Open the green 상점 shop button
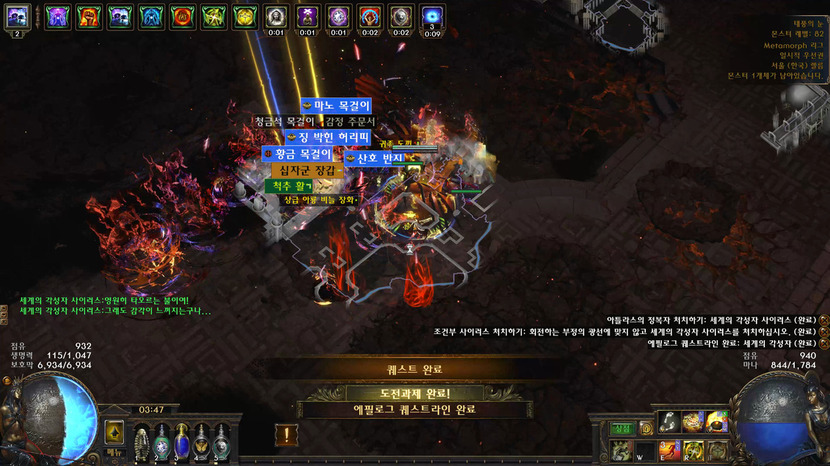Image resolution: width=830 pixels, height=466 pixels. (622, 428)
